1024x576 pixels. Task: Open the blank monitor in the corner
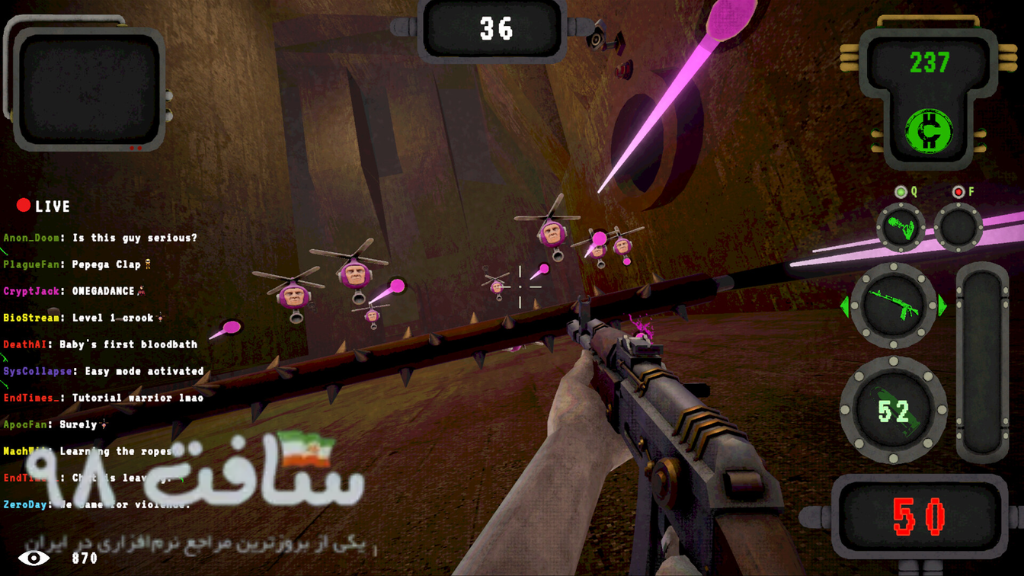click(x=88, y=87)
